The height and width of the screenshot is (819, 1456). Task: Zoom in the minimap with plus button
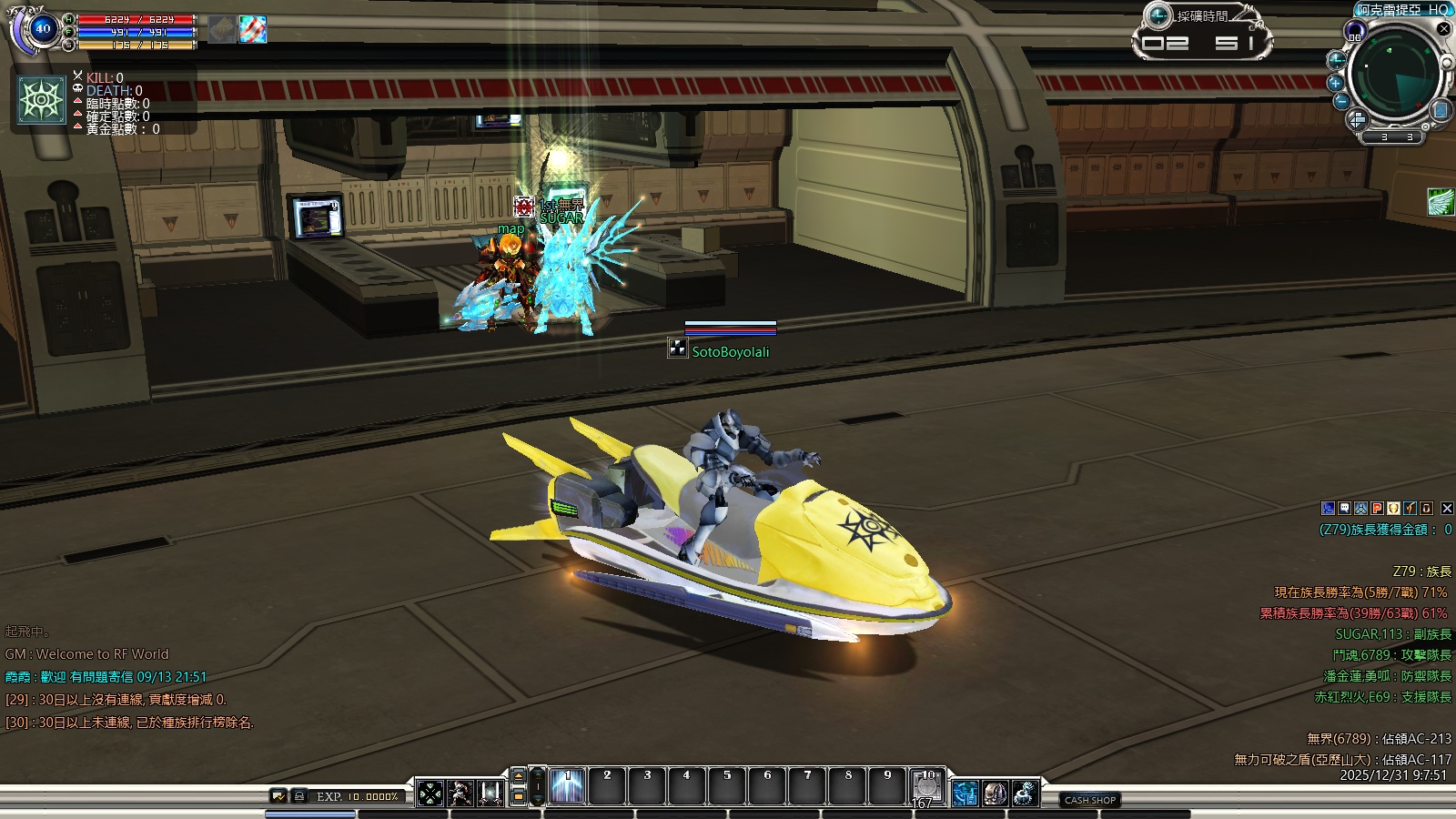[x=1336, y=82]
